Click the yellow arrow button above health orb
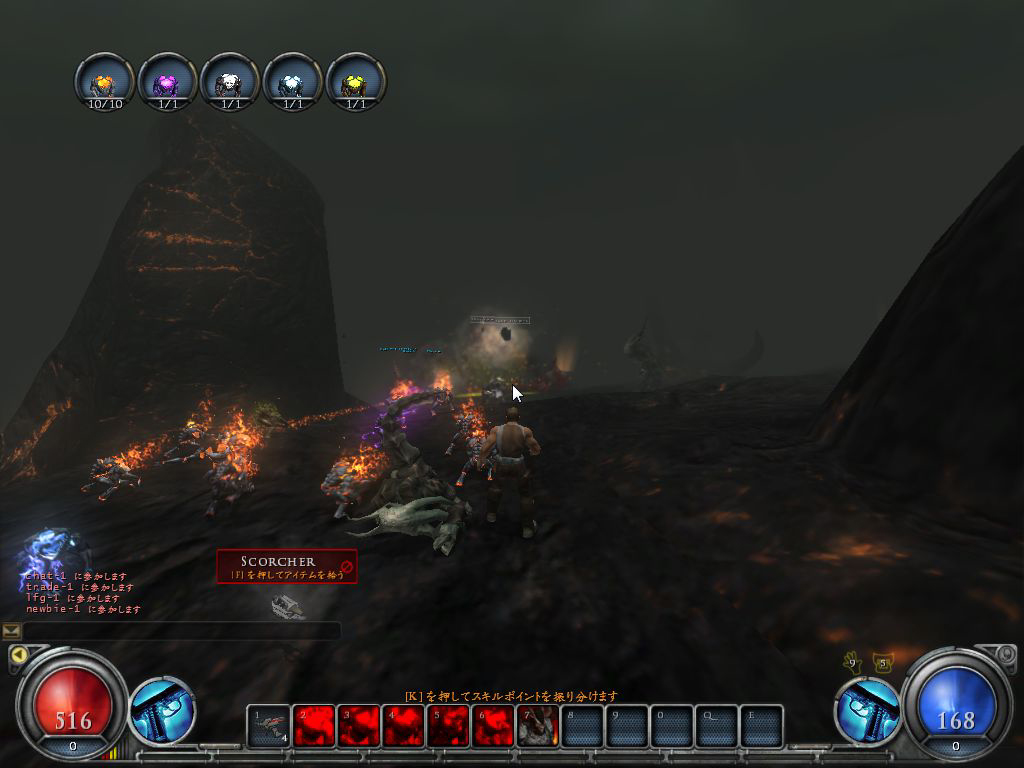This screenshot has height=768, width=1024. coord(17,655)
